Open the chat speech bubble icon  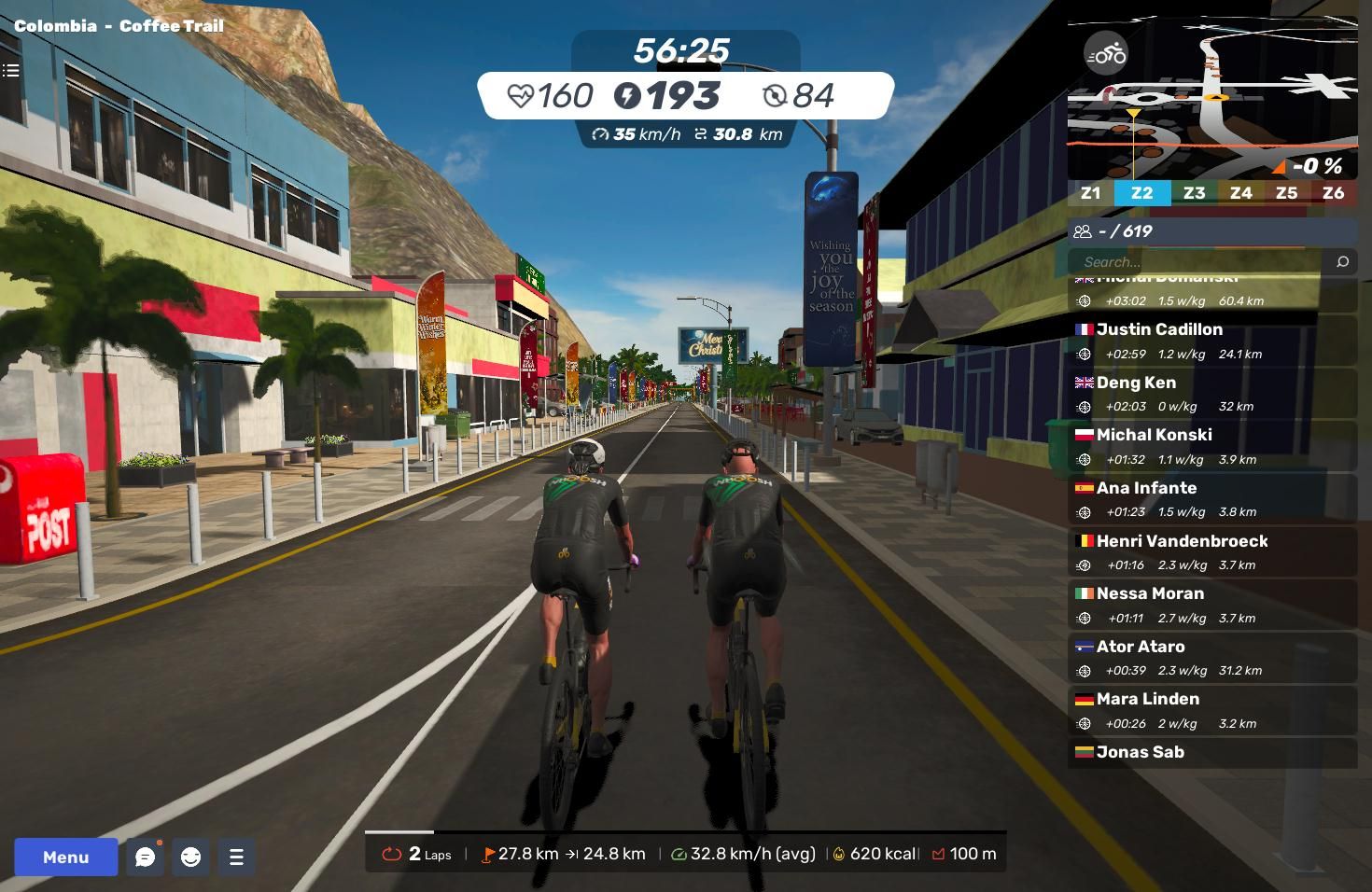click(x=146, y=857)
